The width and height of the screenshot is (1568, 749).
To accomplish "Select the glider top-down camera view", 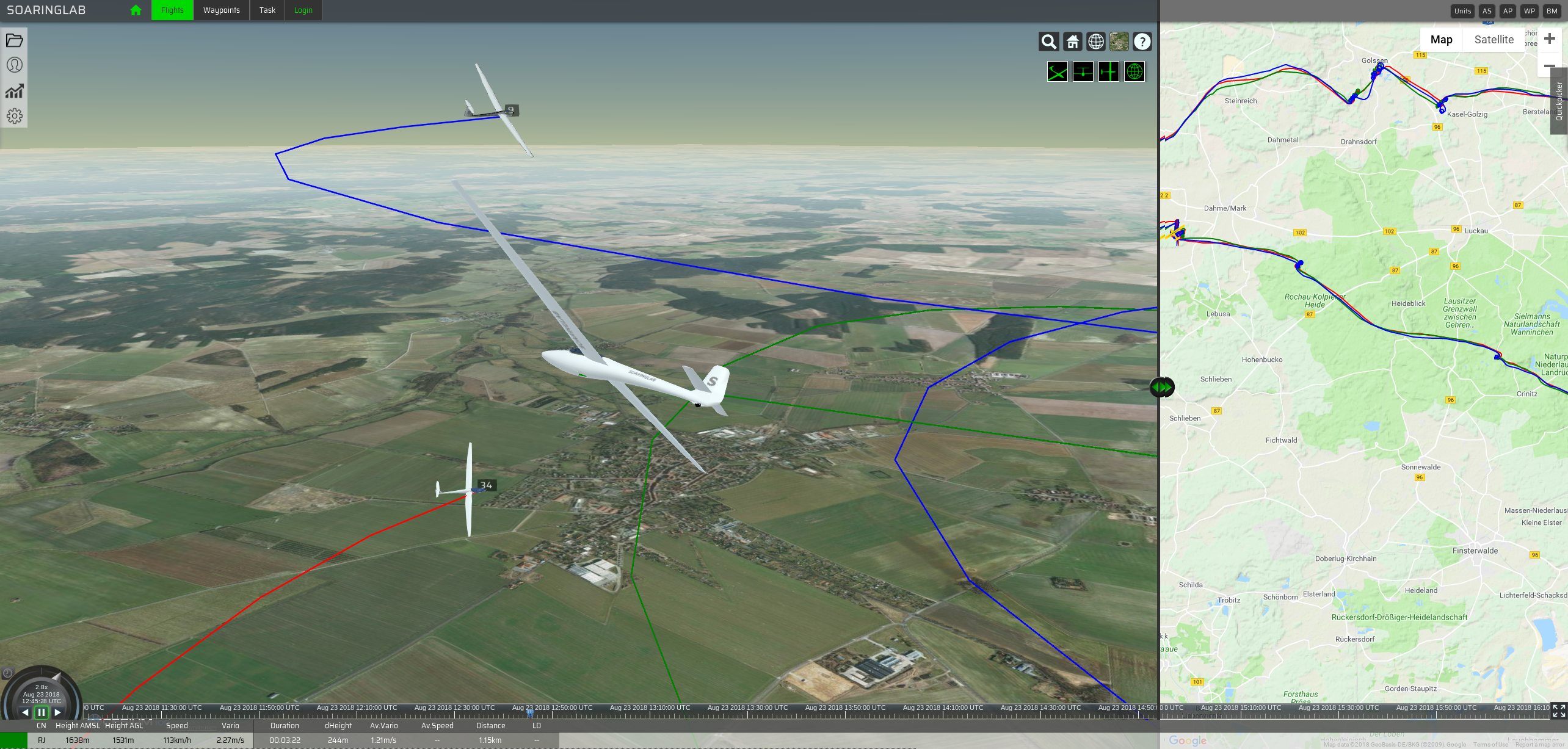I will point(1108,72).
